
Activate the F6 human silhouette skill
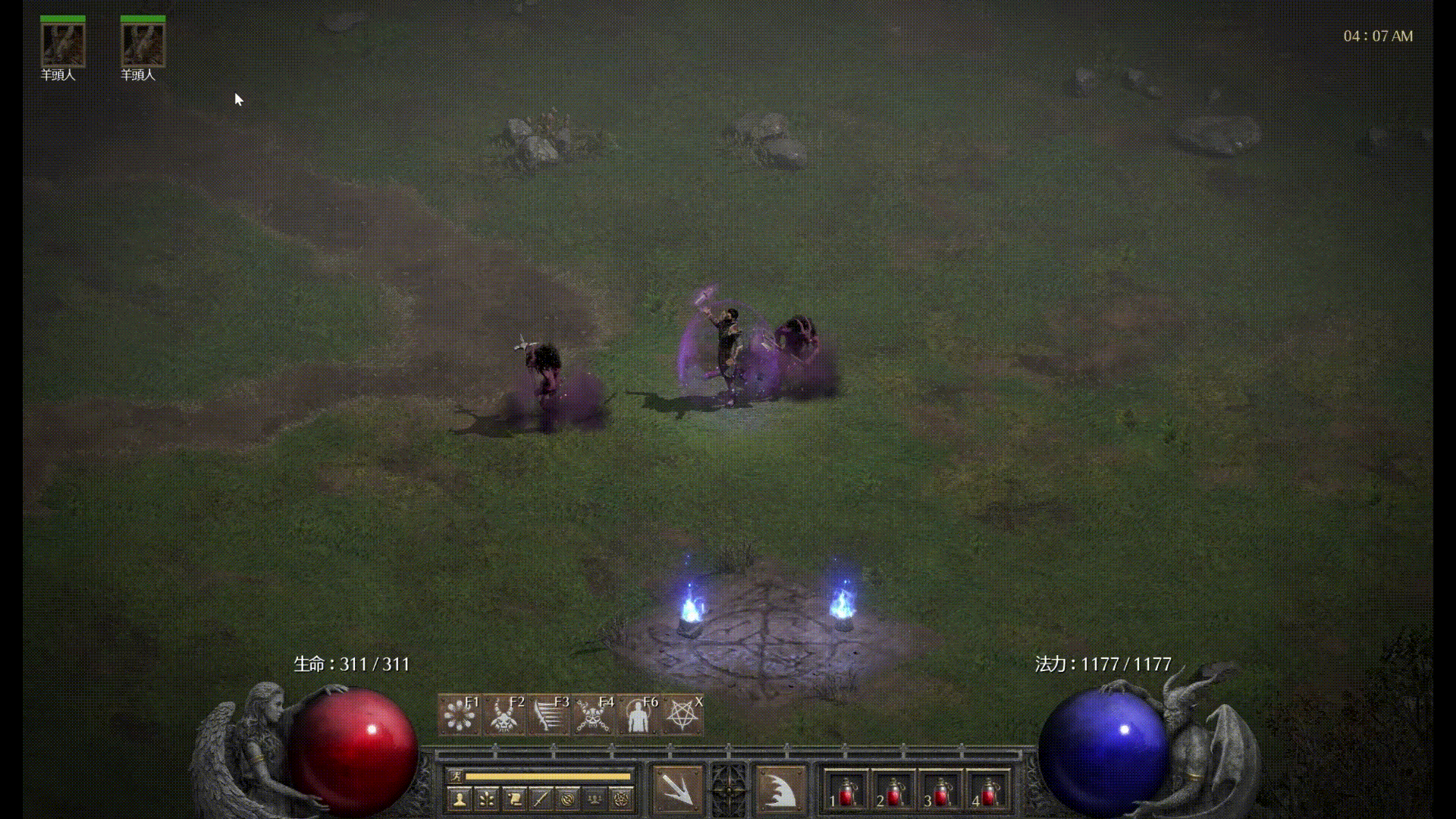638,714
